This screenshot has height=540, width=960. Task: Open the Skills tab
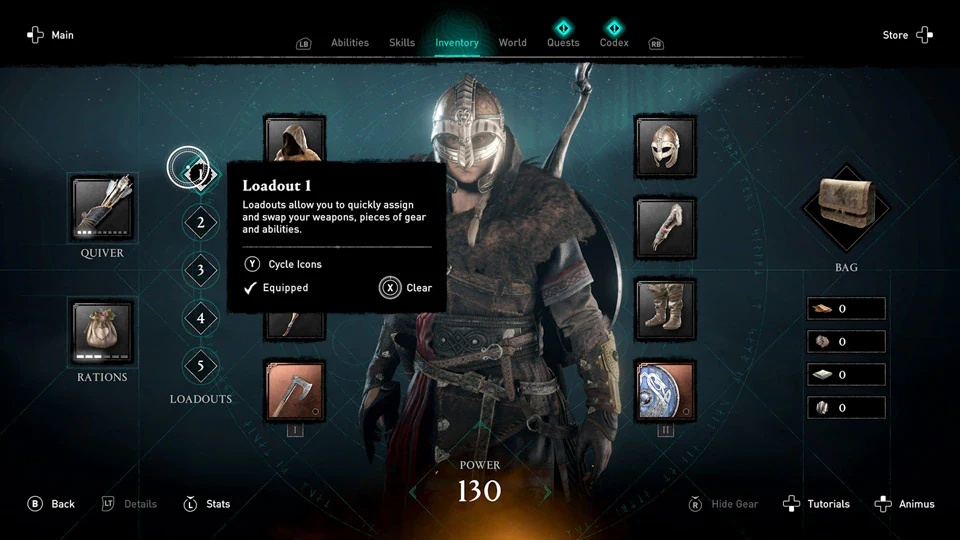pos(402,43)
